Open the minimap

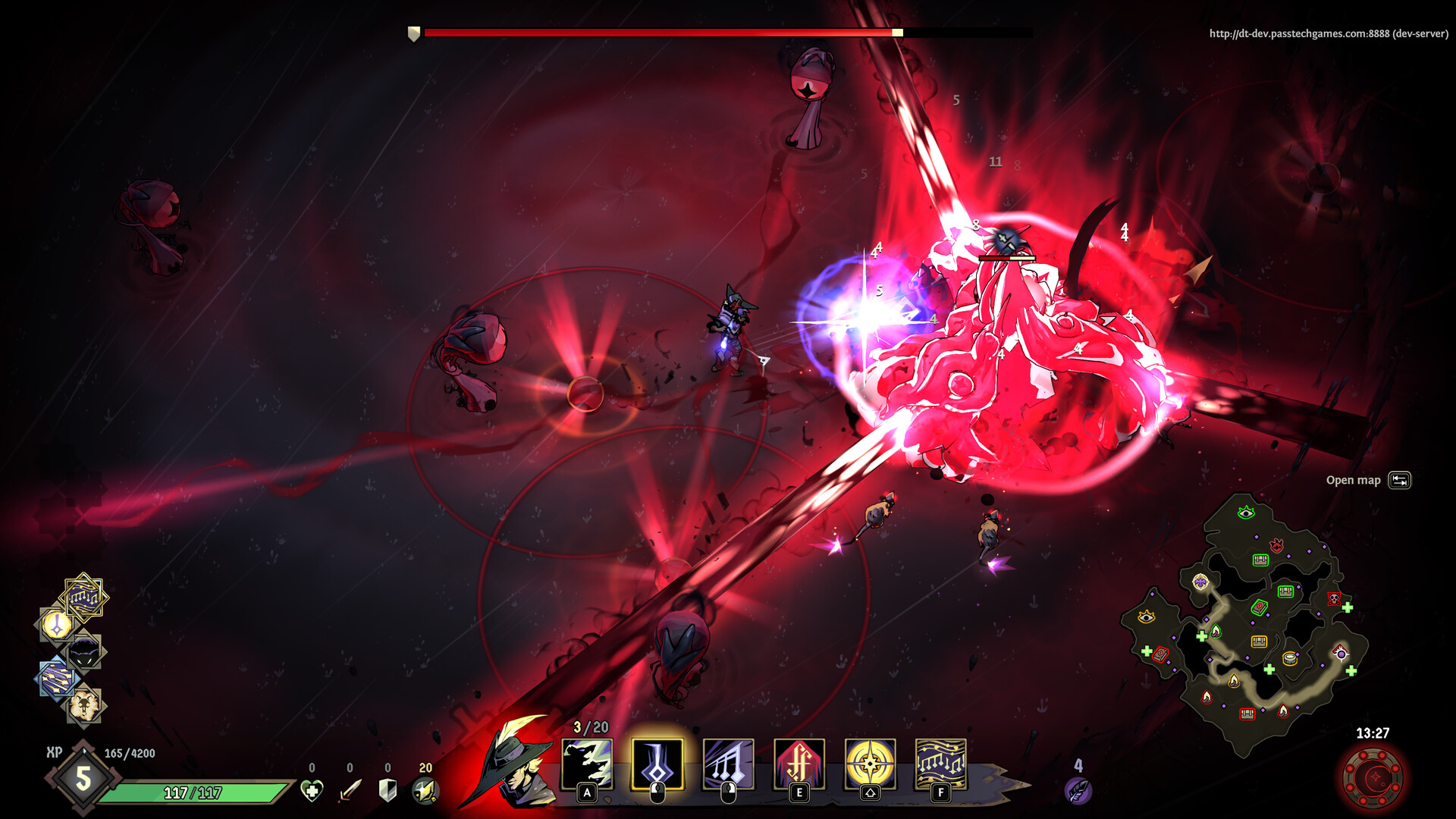coord(1245,623)
